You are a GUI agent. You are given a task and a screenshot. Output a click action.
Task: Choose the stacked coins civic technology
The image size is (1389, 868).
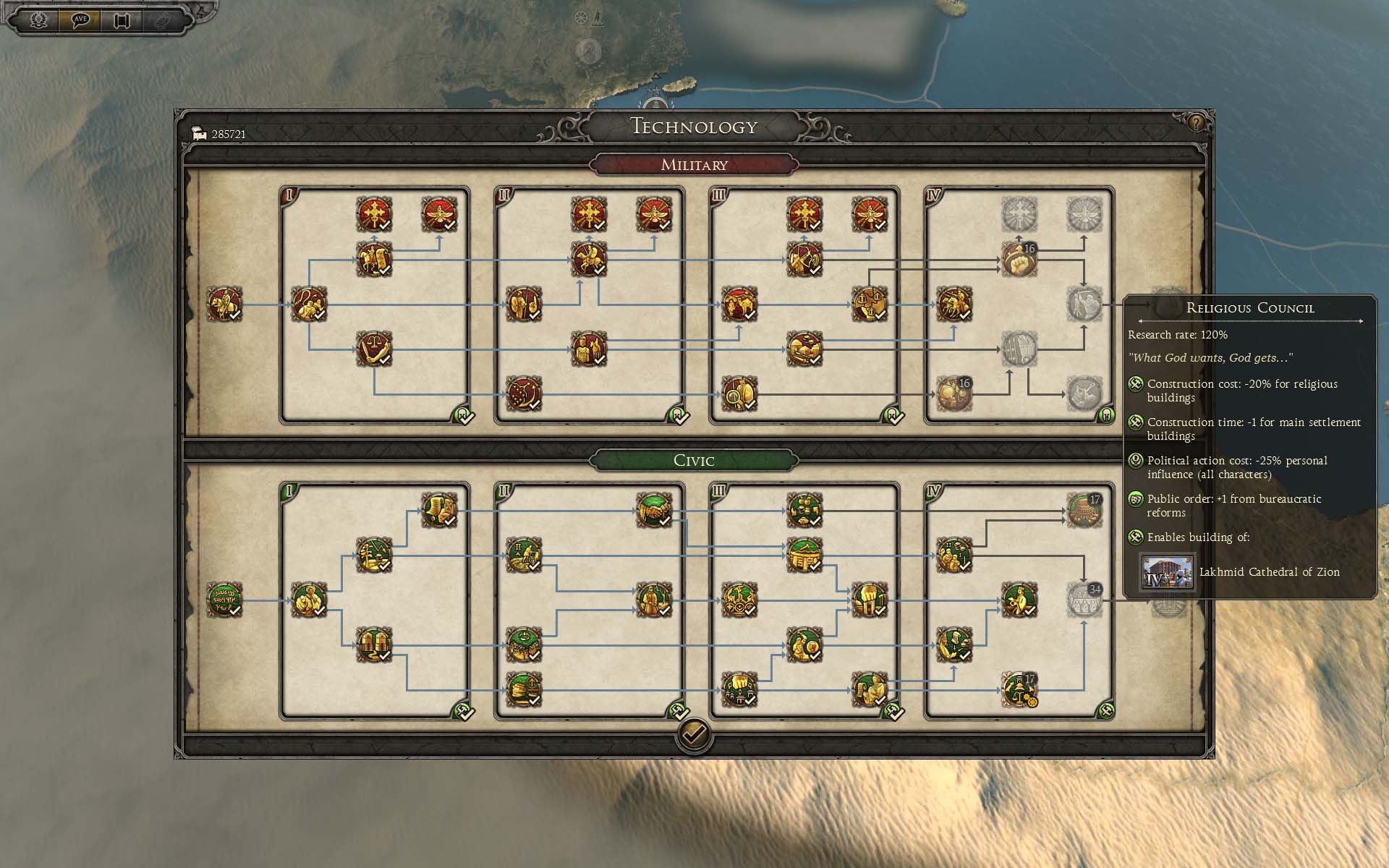click(524, 689)
